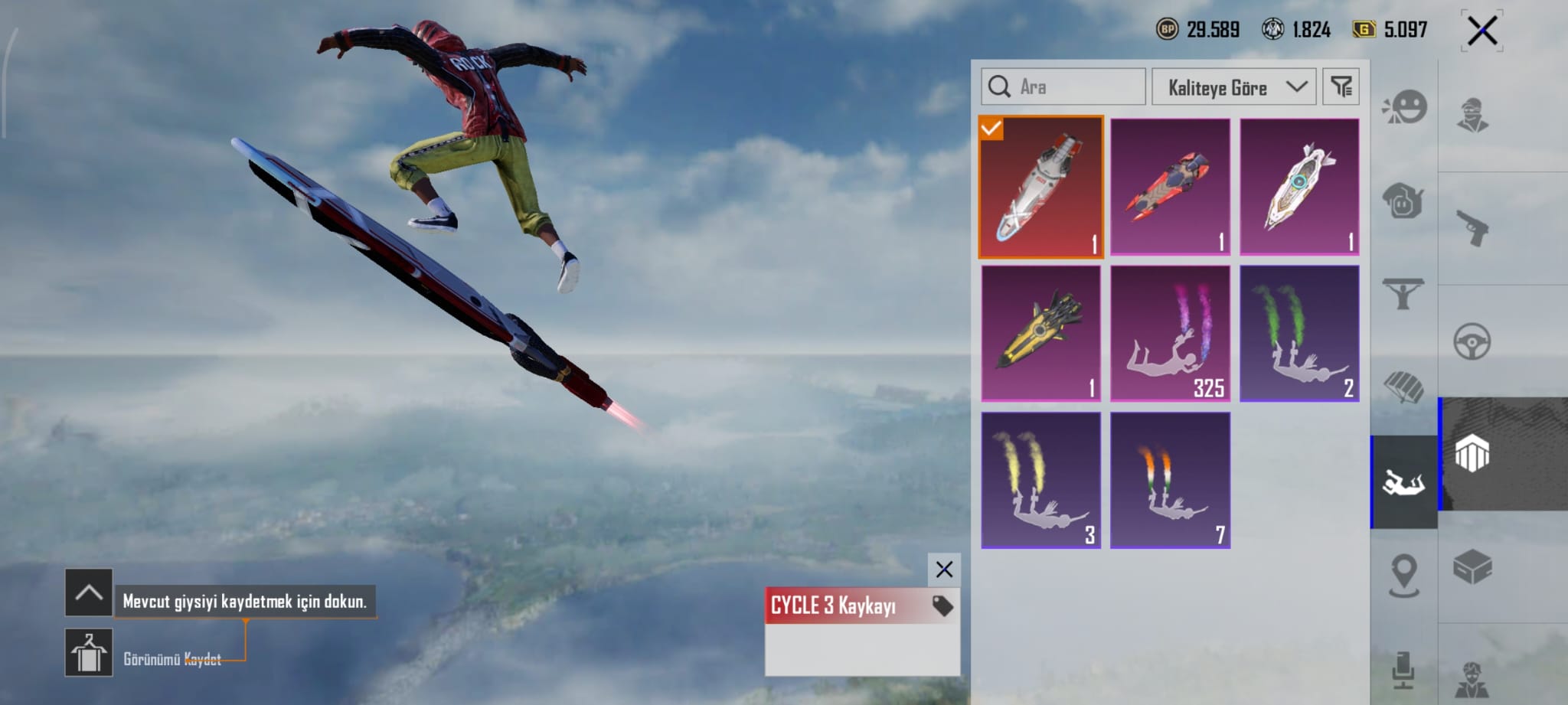Close the CYCLE 3 Kaykayı info popup
The image size is (1568, 705).
pyautogui.click(x=944, y=570)
